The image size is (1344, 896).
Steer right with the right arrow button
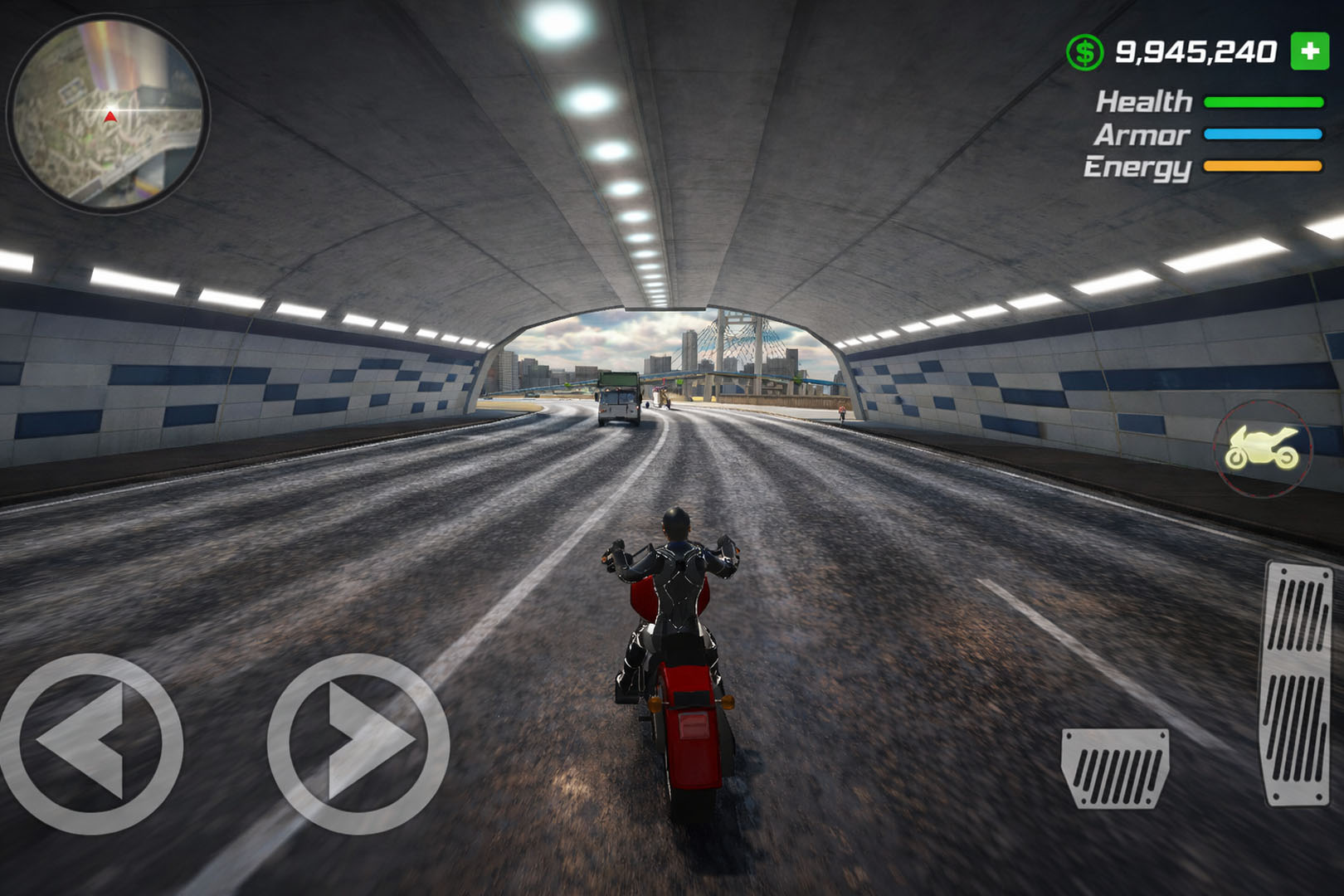[358, 743]
